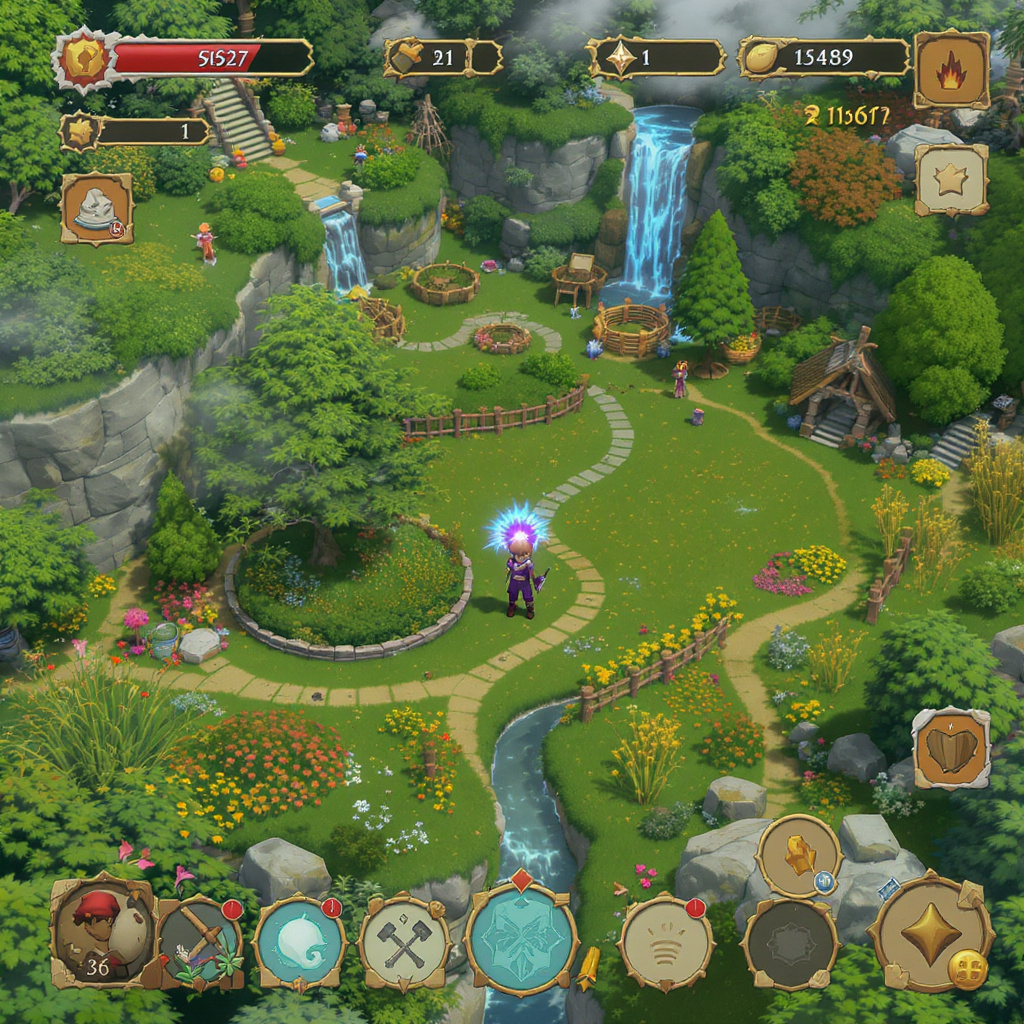1024x1024 pixels.
Task: Click the beige star square button
Action: point(951,180)
